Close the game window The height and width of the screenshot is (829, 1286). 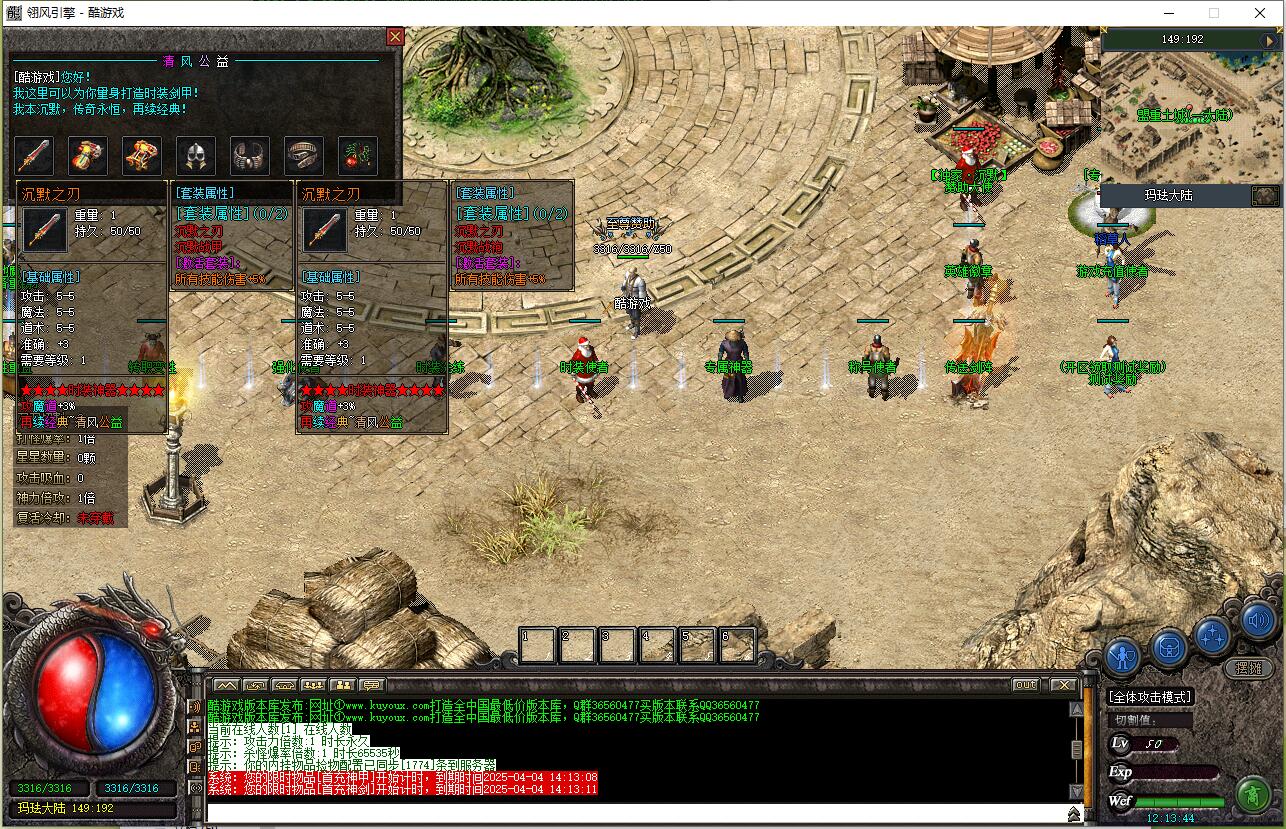coord(1259,13)
